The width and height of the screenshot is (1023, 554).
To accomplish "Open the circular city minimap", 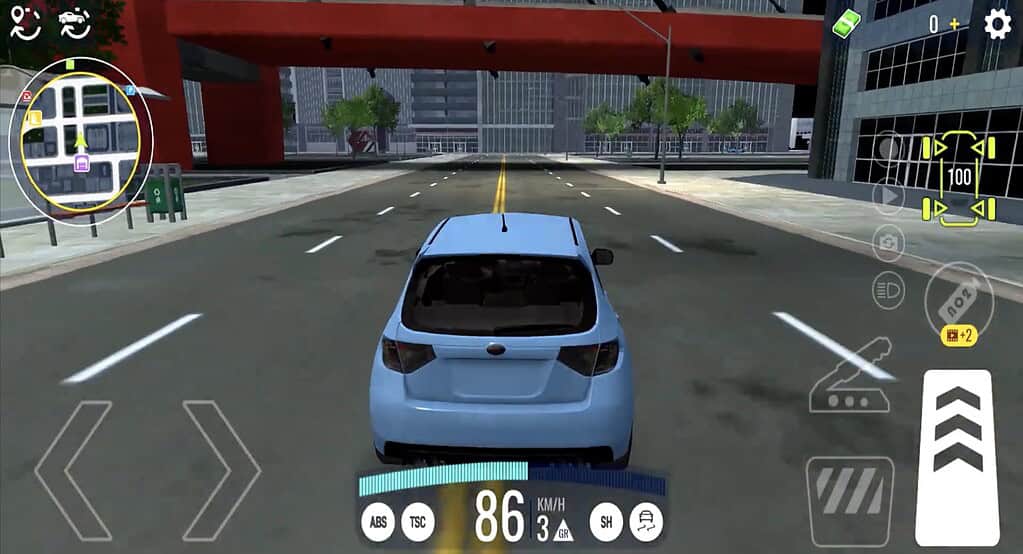I will (x=80, y=140).
